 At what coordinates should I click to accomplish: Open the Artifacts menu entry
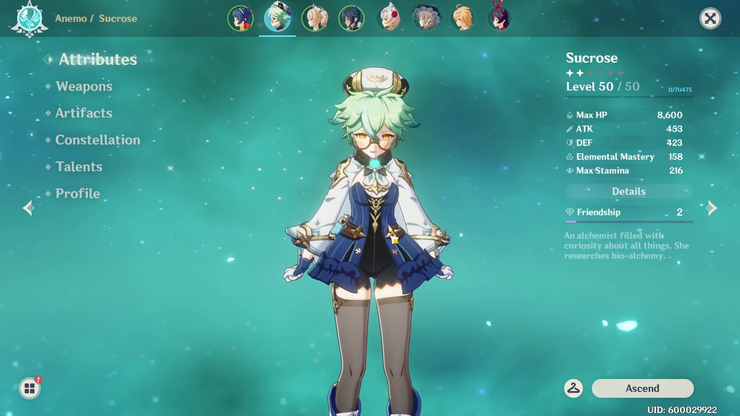click(x=84, y=114)
